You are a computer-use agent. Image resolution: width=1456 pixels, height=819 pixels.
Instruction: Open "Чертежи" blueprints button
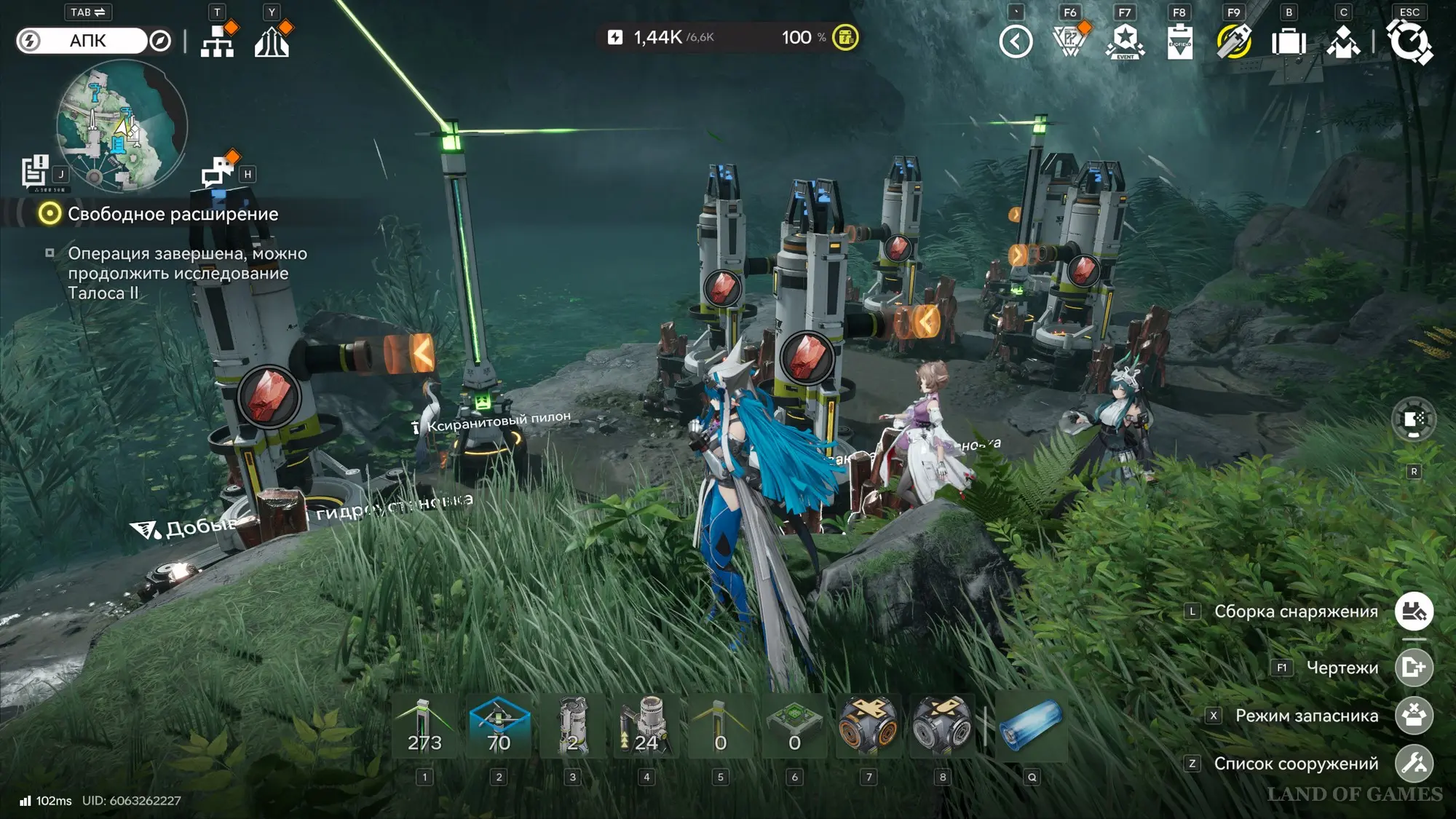click(1414, 668)
